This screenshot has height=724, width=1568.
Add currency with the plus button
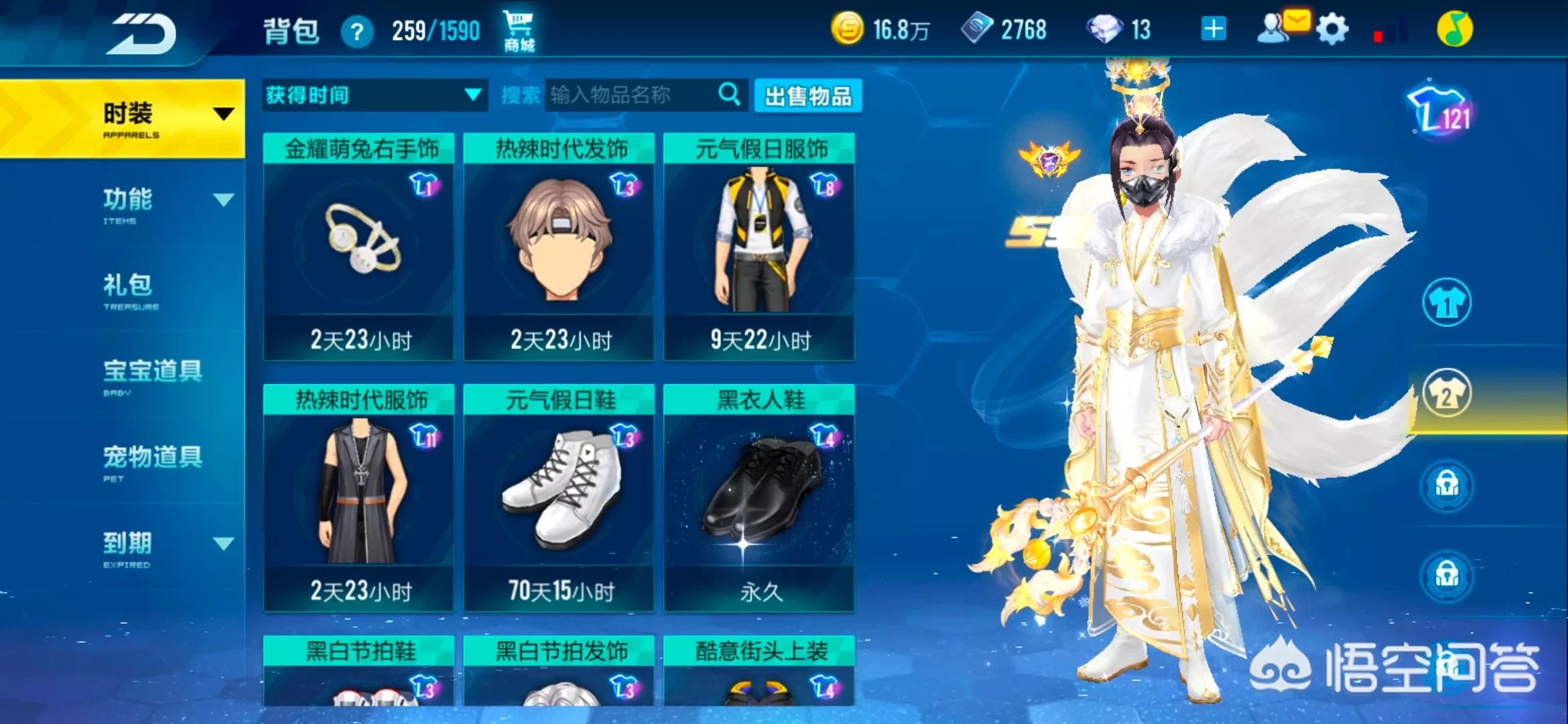[x=1214, y=29]
